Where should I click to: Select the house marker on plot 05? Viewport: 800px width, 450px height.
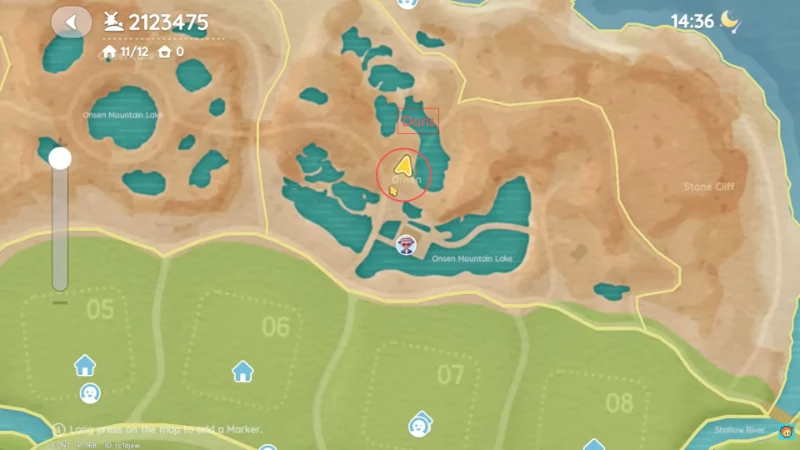tap(85, 365)
